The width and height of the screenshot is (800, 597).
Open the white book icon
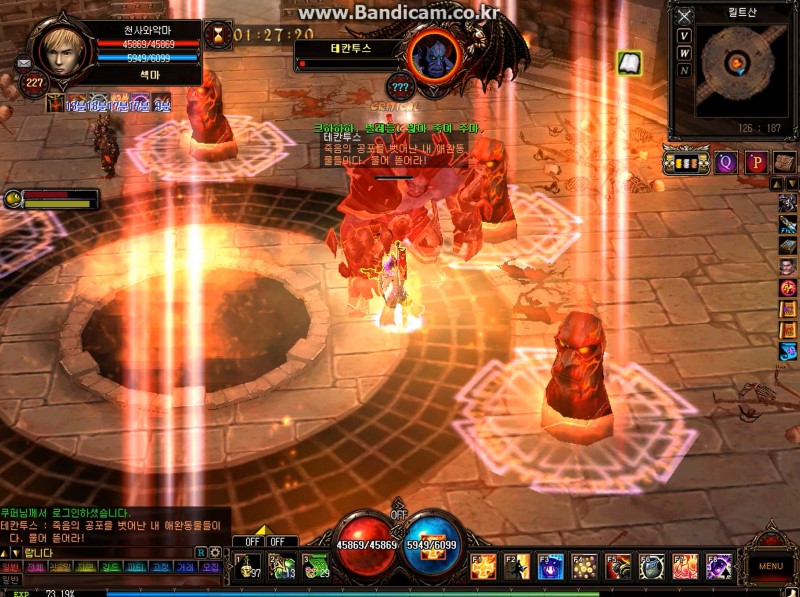tap(629, 63)
